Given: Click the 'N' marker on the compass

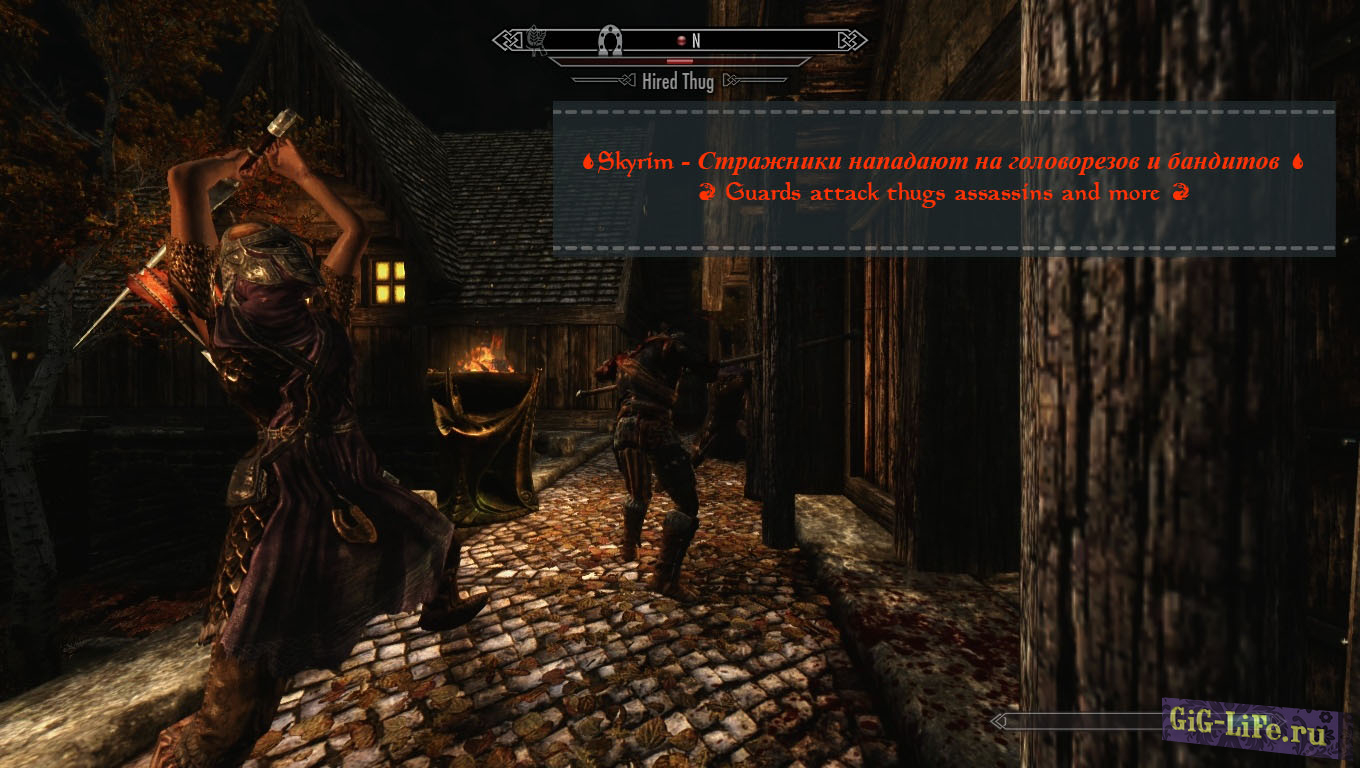Looking at the screenshot, I should (696, 40).
